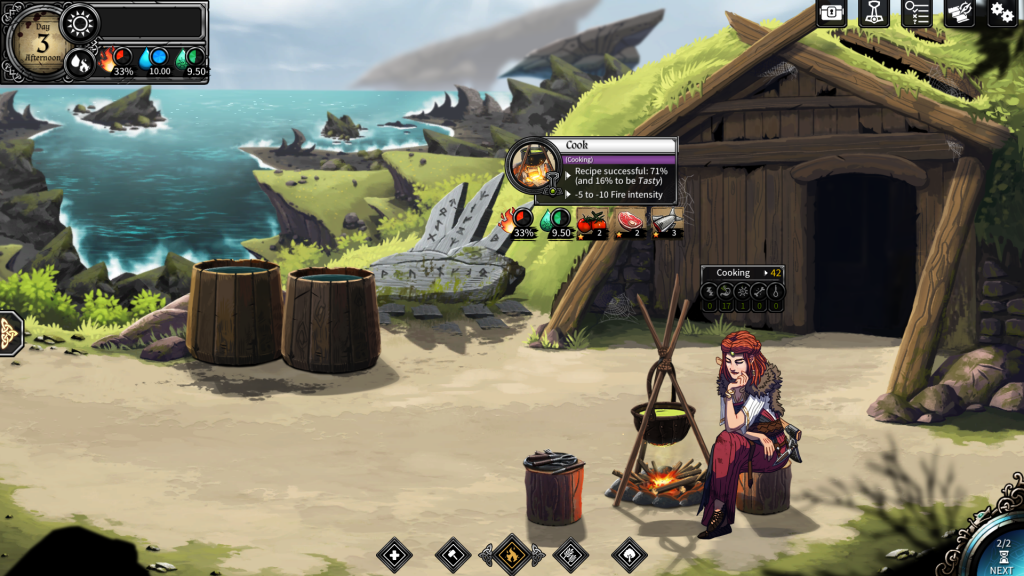Open the treasure chest inventory
Image resolution: width=1024 pixels, height=576 pixels.
tap(832, 13)
